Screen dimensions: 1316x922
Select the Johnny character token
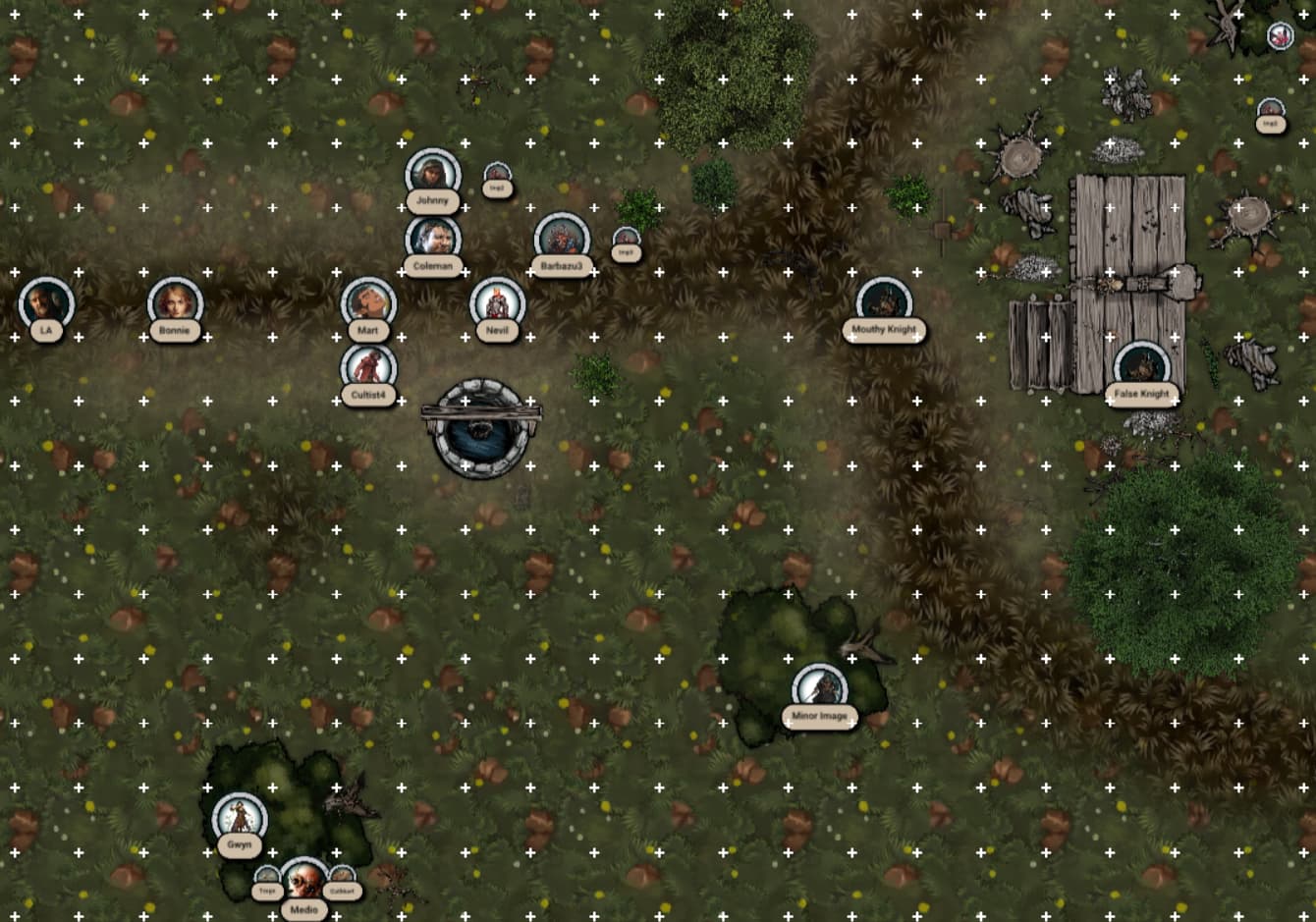432,175
